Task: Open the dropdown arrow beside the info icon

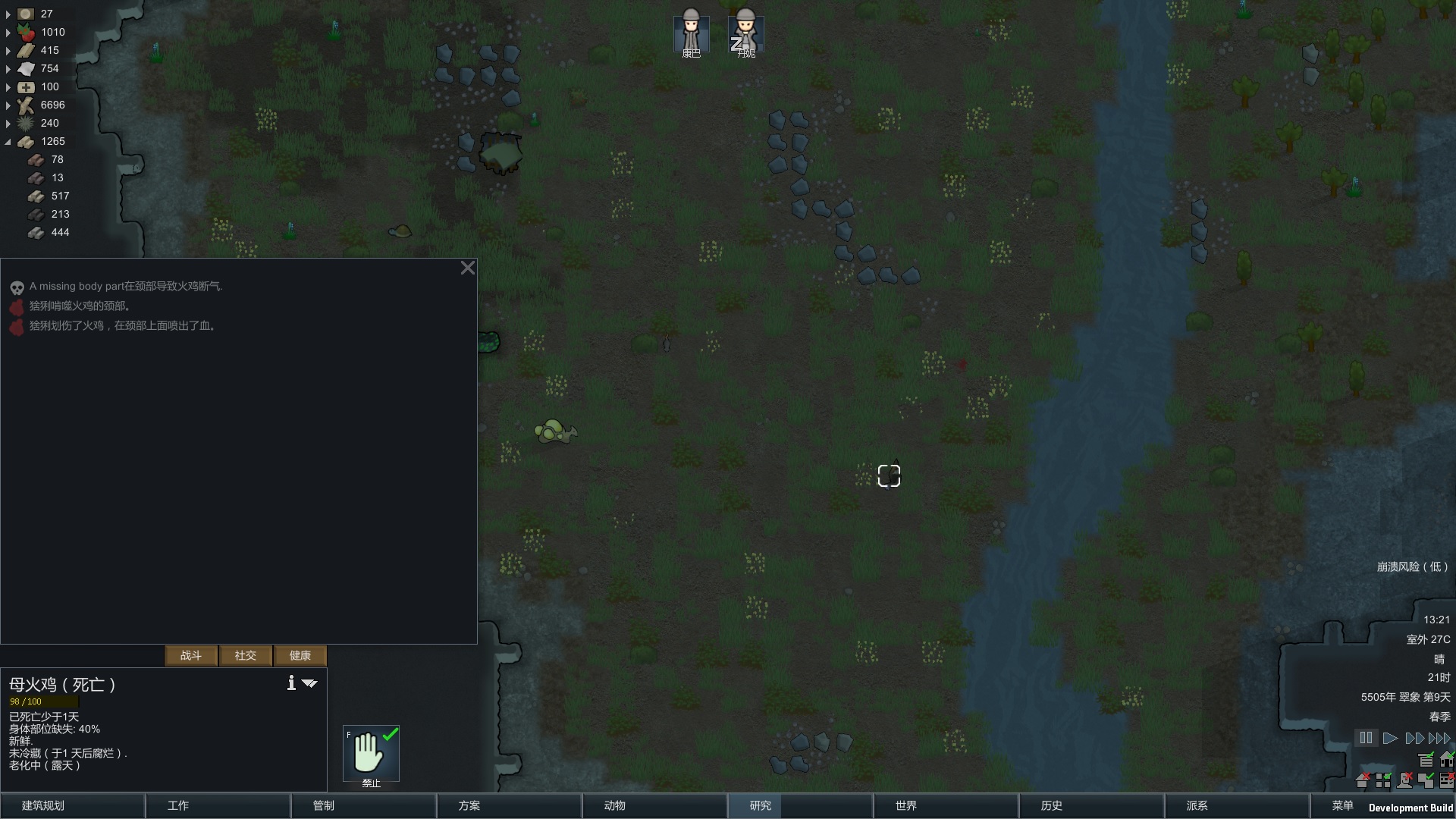Action: [309, 682]
